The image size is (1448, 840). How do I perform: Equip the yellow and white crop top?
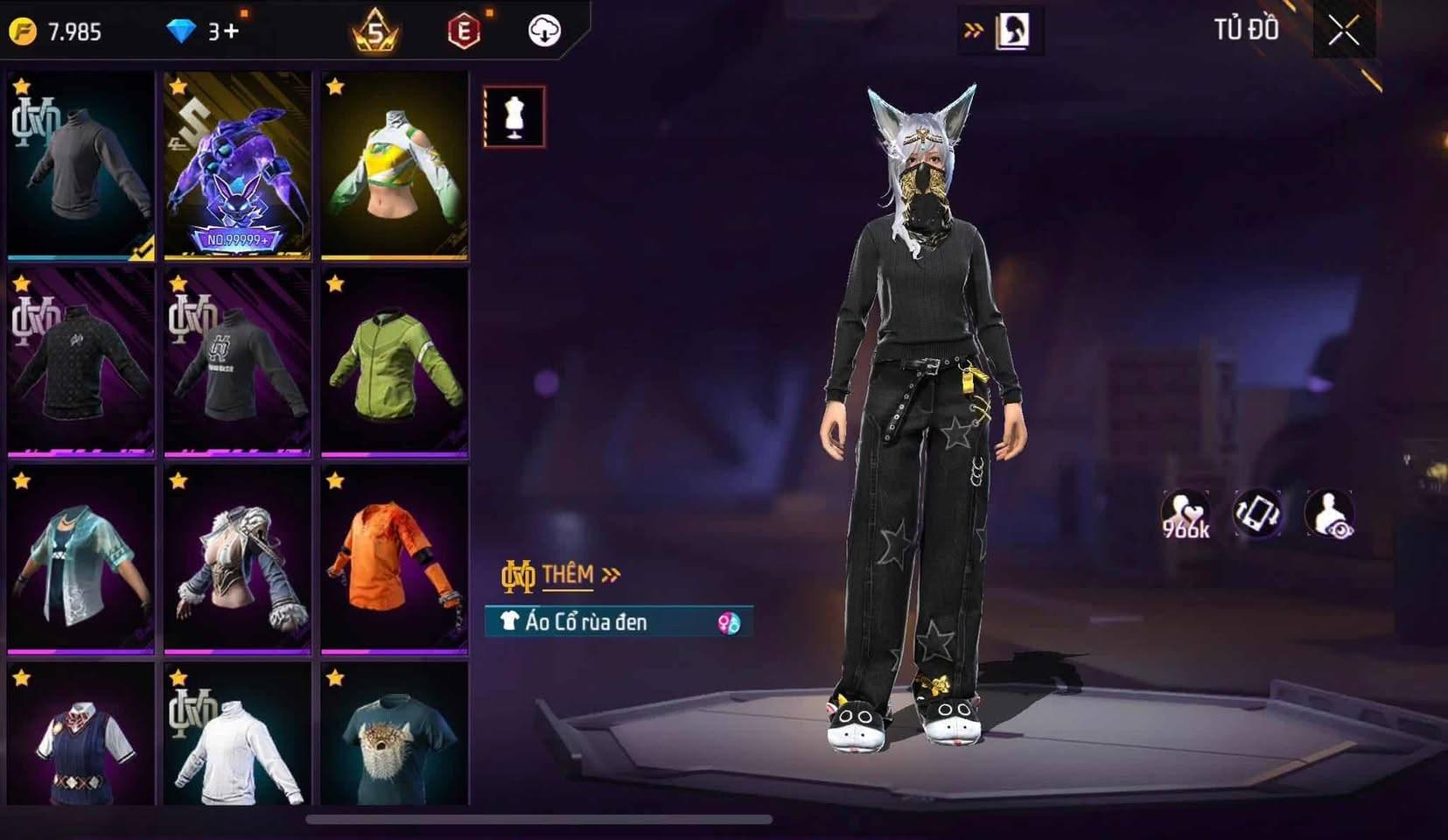point(394,165)
